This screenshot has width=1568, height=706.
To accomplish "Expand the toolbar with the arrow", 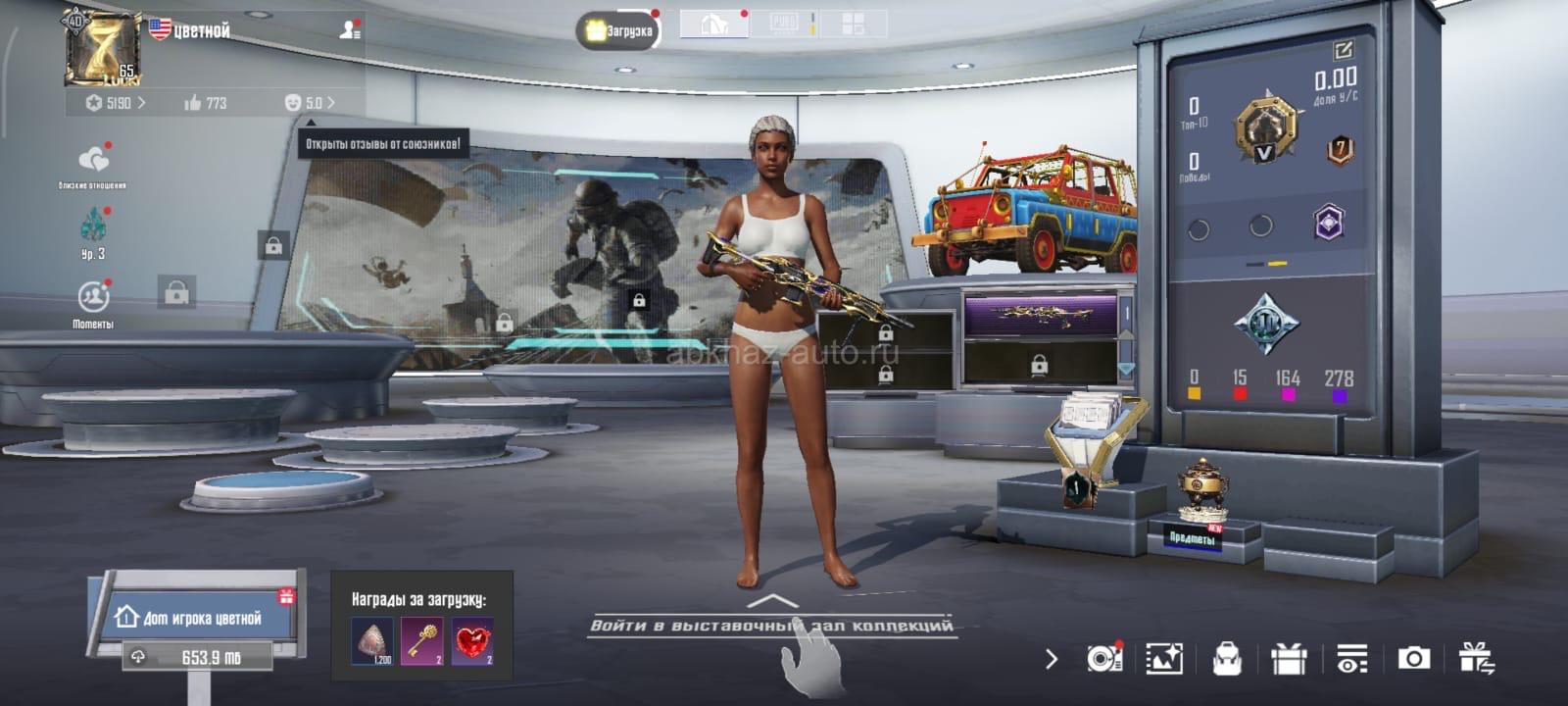I will tap(1052, 659).
